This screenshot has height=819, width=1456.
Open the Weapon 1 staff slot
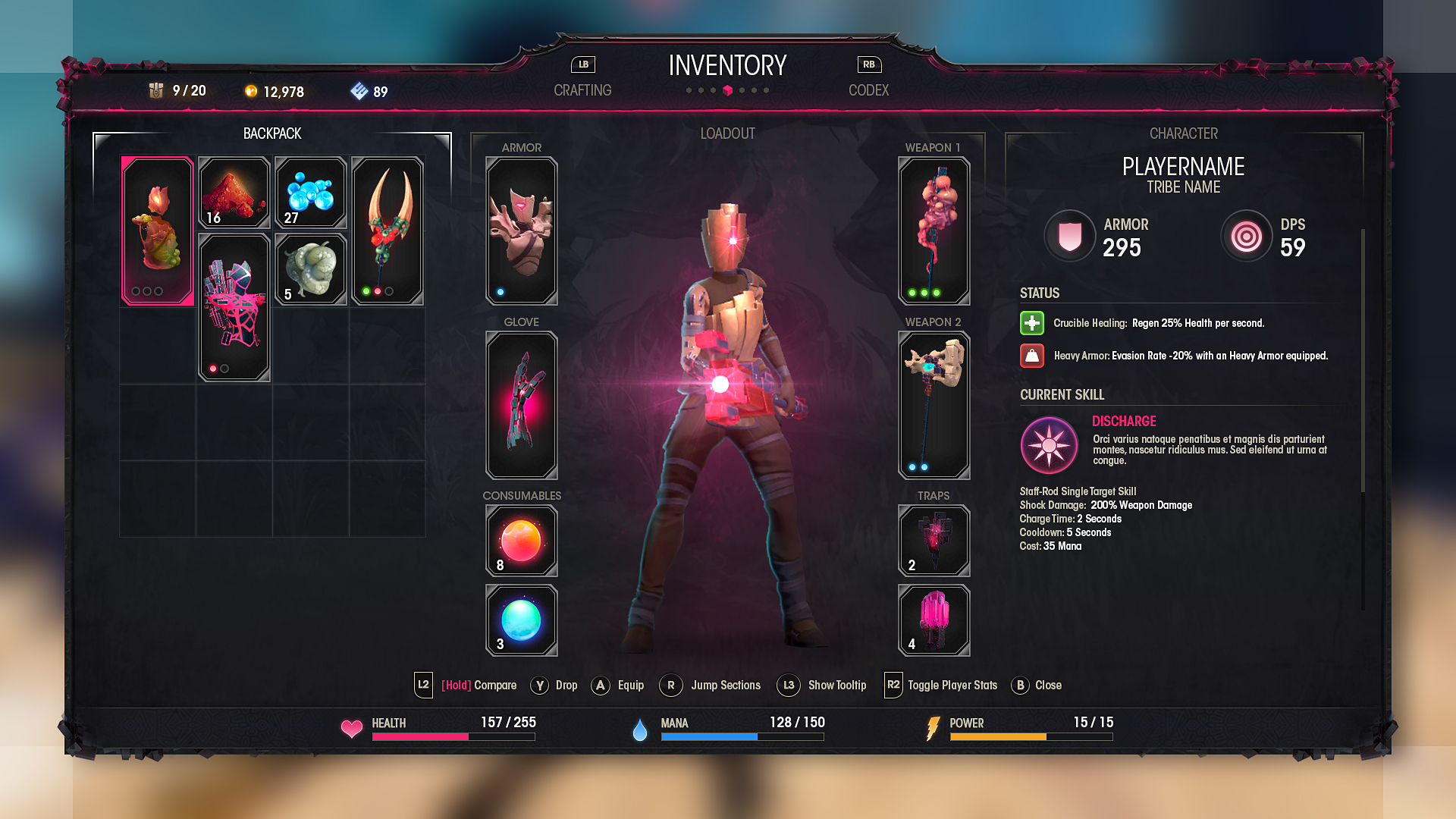pyautogui.click(x=934, y=231)
